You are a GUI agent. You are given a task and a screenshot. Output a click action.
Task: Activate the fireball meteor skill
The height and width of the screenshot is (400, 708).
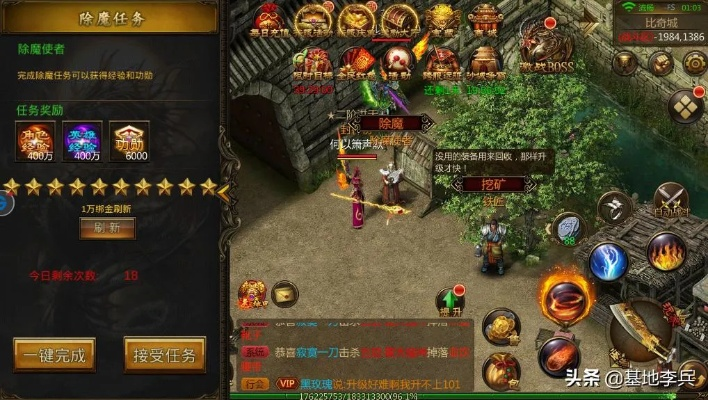(558, 355)
